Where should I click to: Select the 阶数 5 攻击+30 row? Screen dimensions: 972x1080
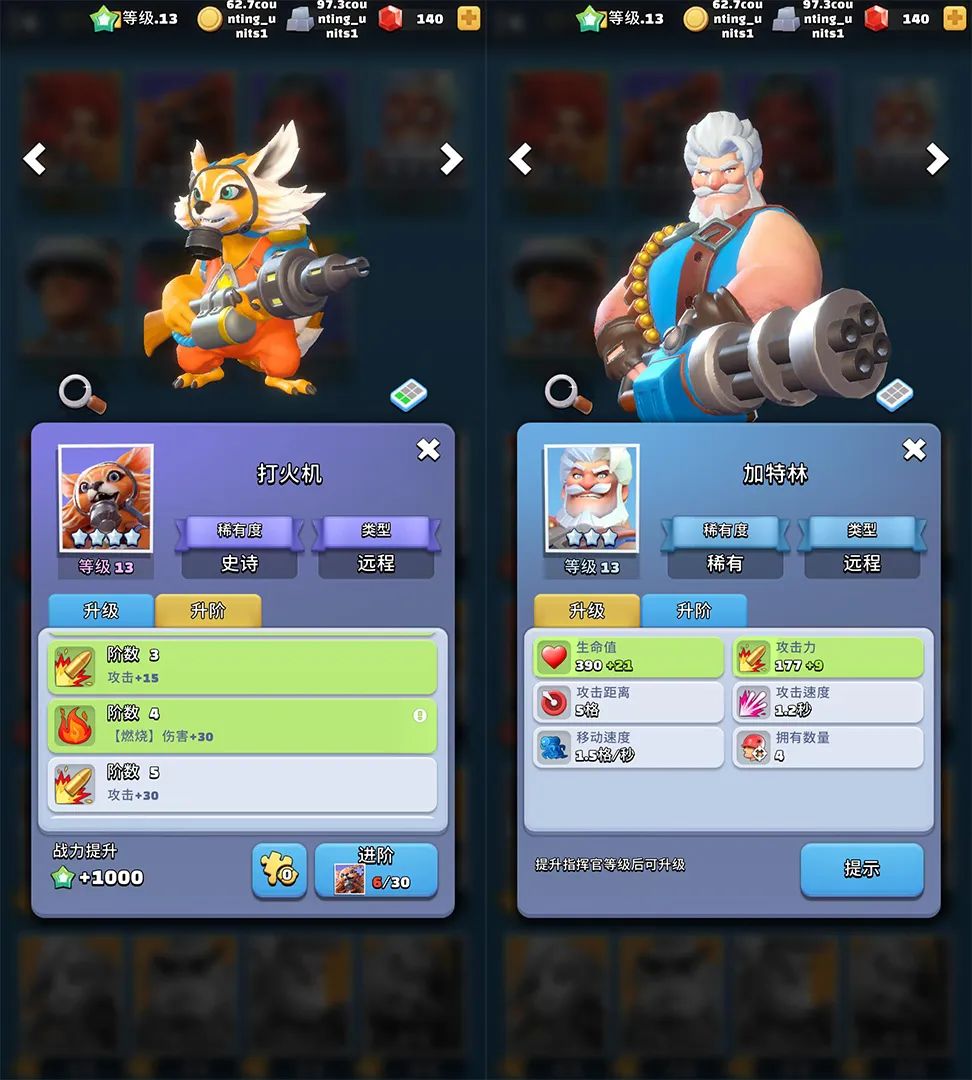pyautogui.click(x=242, y=784)
